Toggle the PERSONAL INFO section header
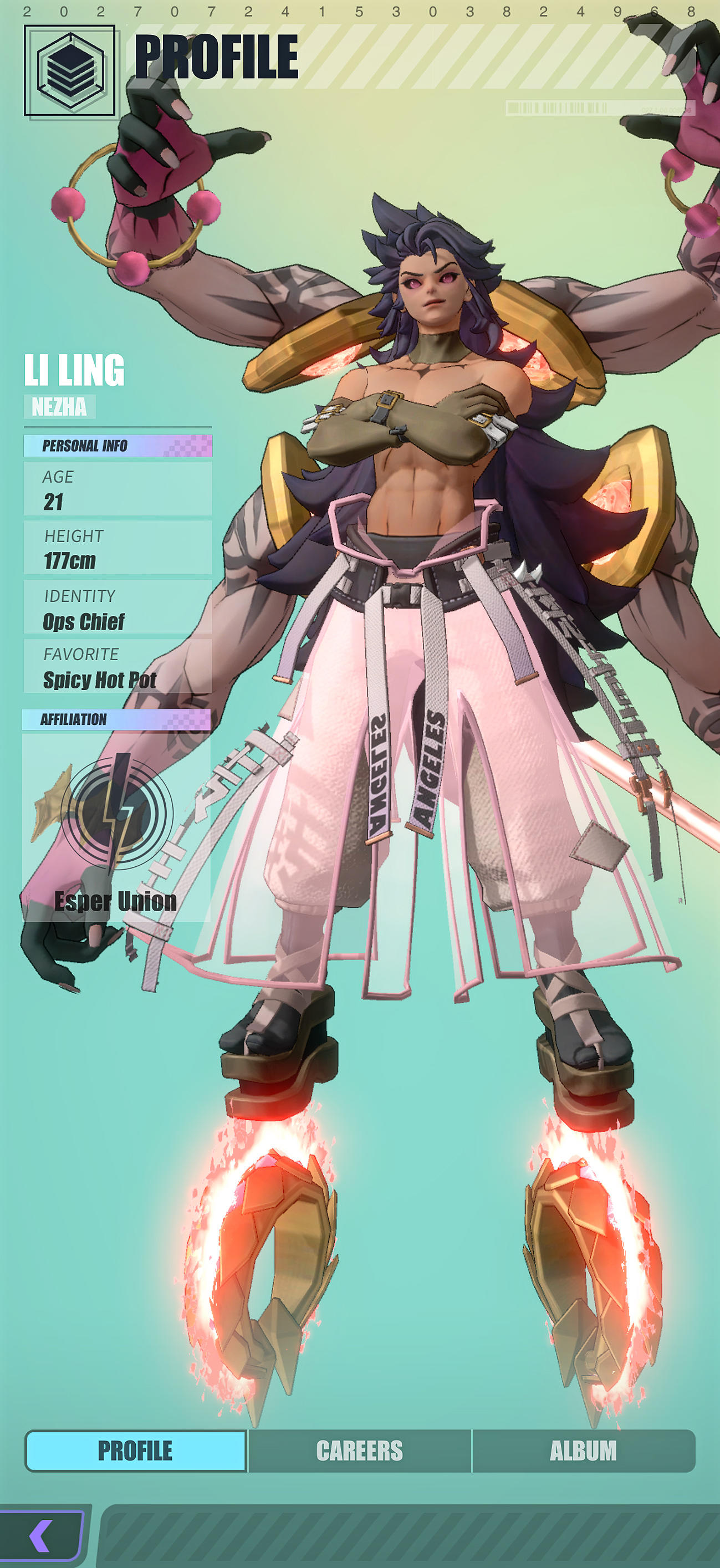Image resolution: width=720 pixels, height=1568 pixels. [x=119, y=445]
